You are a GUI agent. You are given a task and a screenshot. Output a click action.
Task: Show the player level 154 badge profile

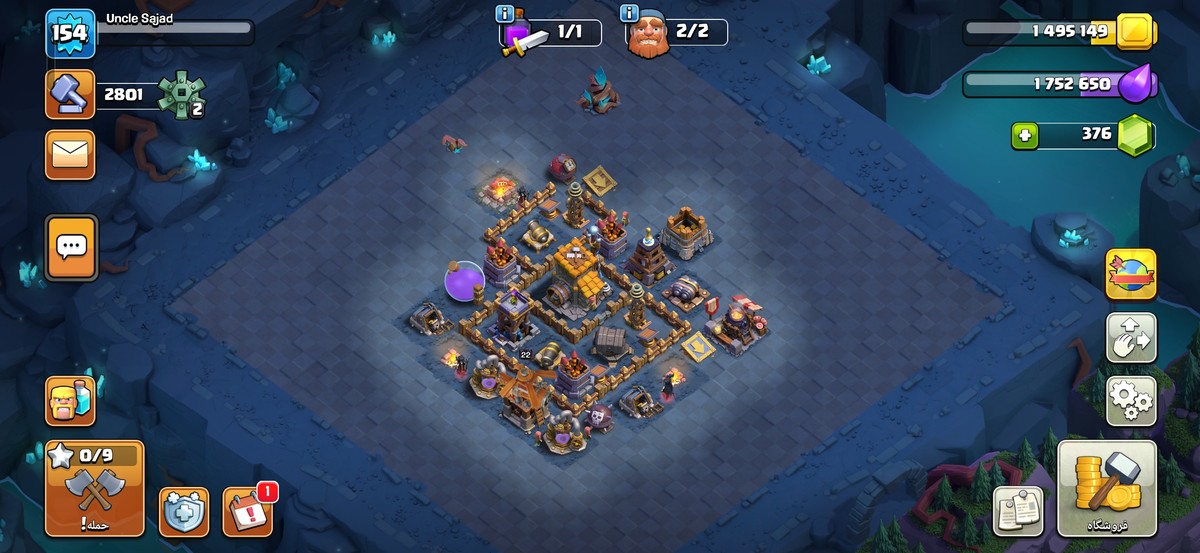[x=71, y=34]
